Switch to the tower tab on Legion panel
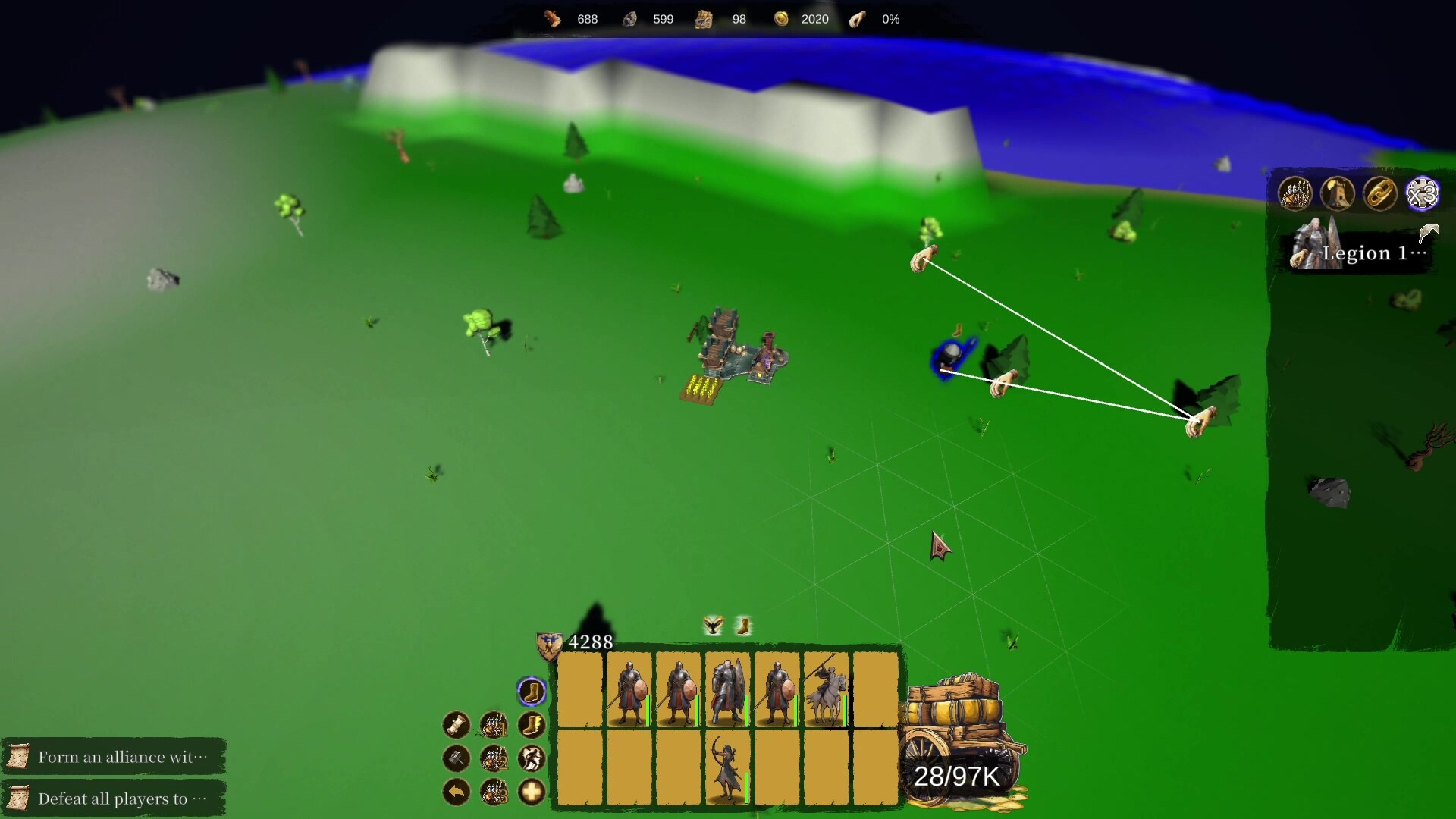1456x819 pixels. tap(1338, 193)
